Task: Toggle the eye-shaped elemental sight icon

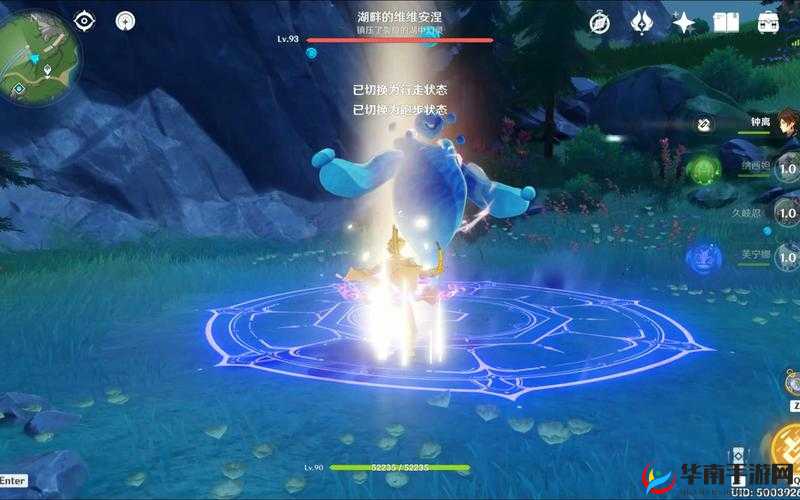Action: pyautogui.click(x=84, y=20)
